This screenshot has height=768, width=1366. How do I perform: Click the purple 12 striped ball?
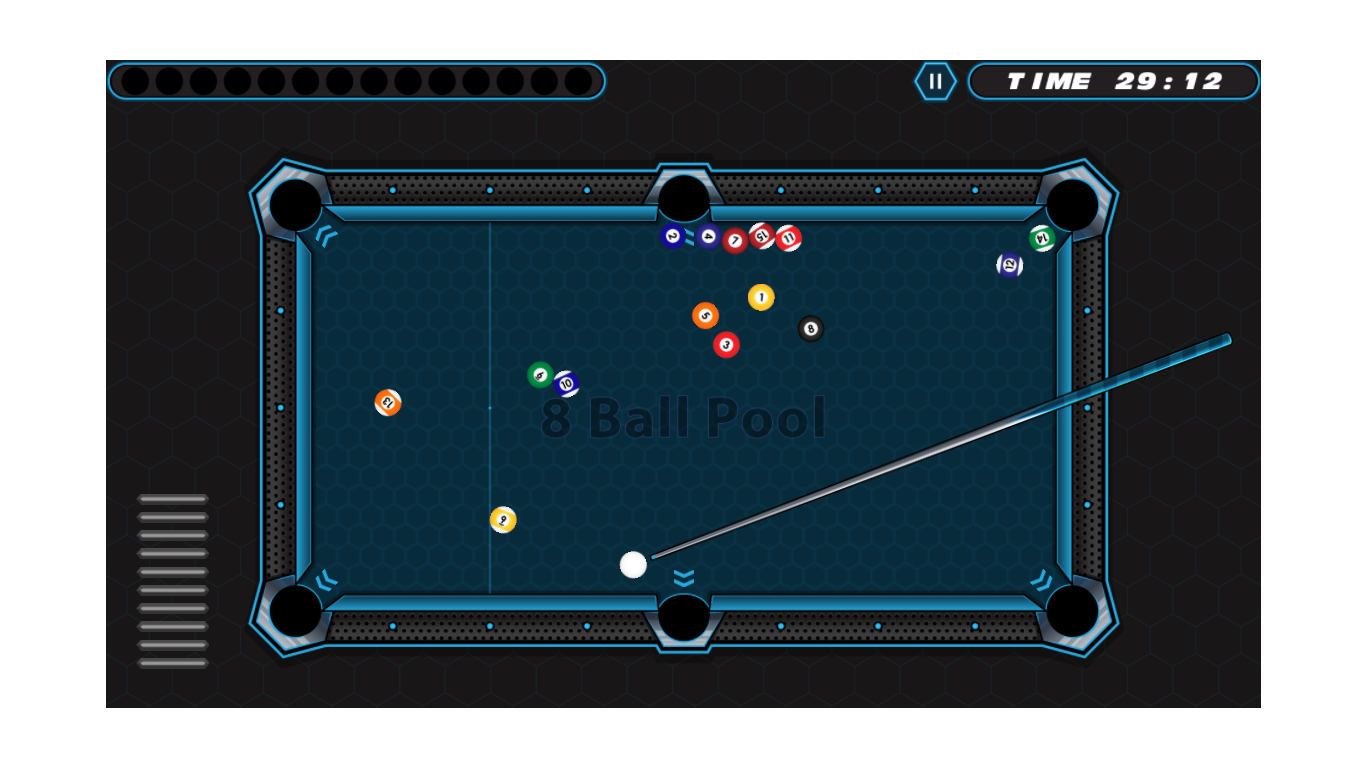(x=1009, y=263)
